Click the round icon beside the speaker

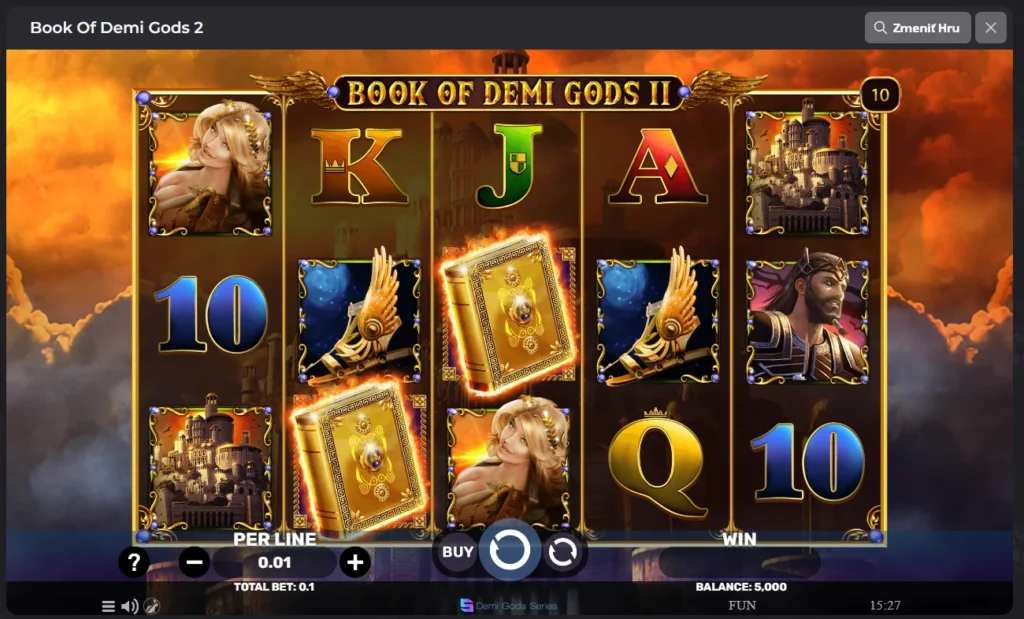[150, 606]
